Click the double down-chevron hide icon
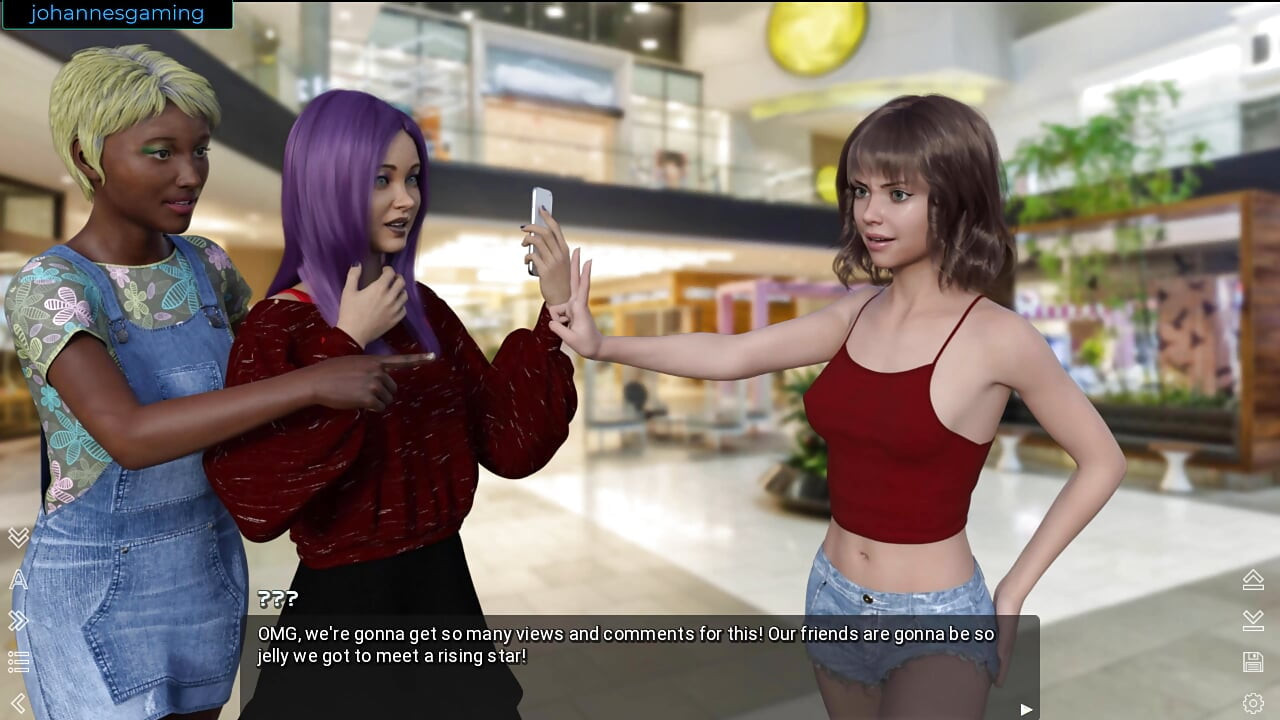1280x720 pixels. pyautogui.click(x=18, y=538)
